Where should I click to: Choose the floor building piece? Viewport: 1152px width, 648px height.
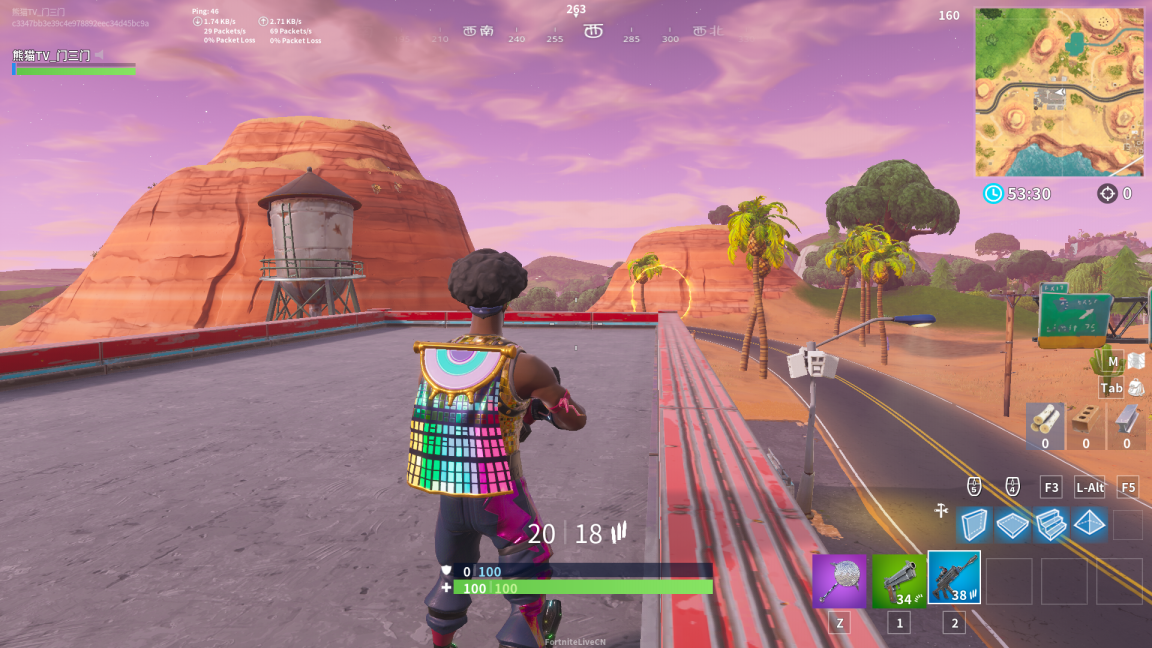click(1011, 524)
